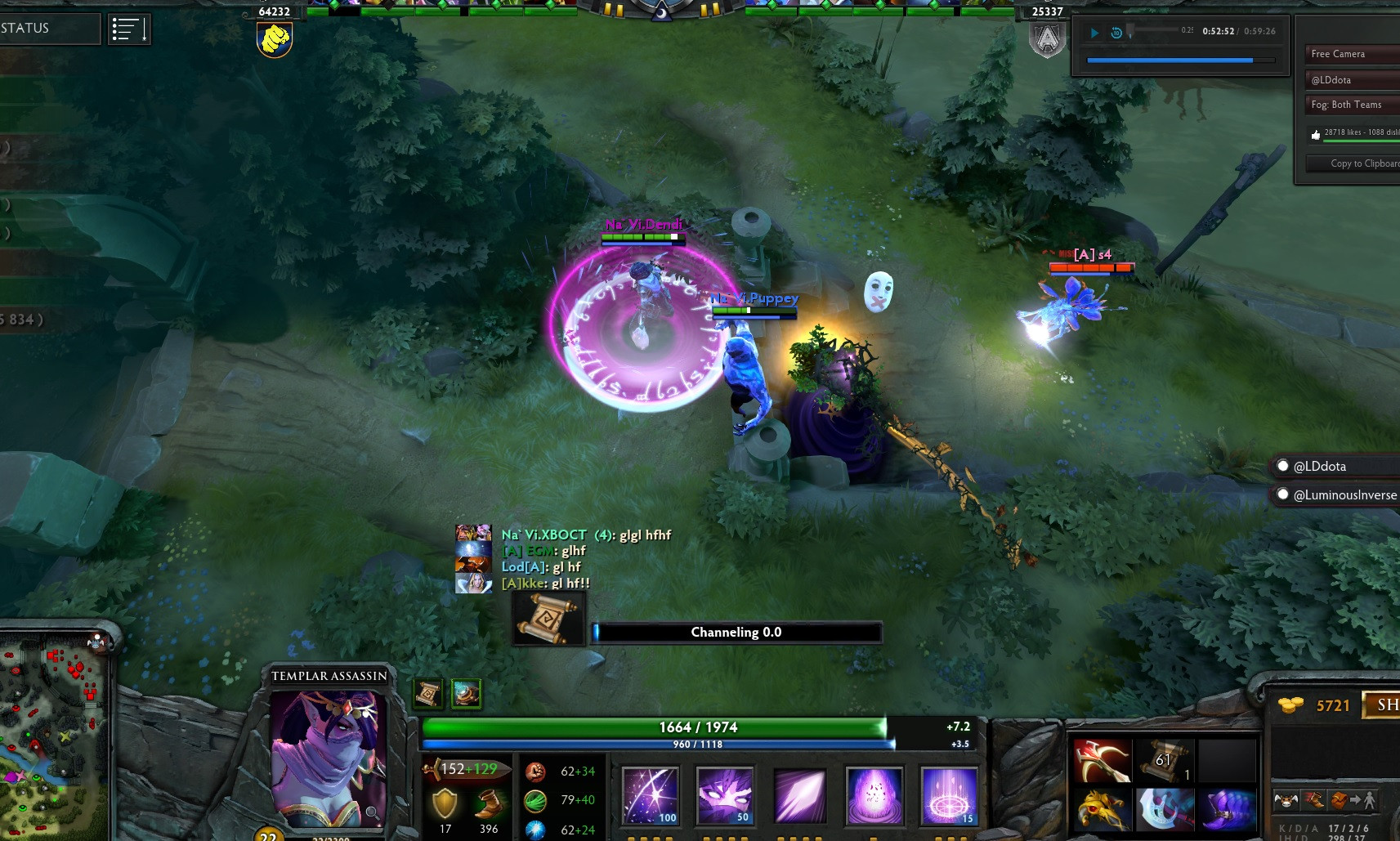The image size is (1400, 841).
Task: Open the combat log icon near STATUS
Action: click(x=129, y=29)
